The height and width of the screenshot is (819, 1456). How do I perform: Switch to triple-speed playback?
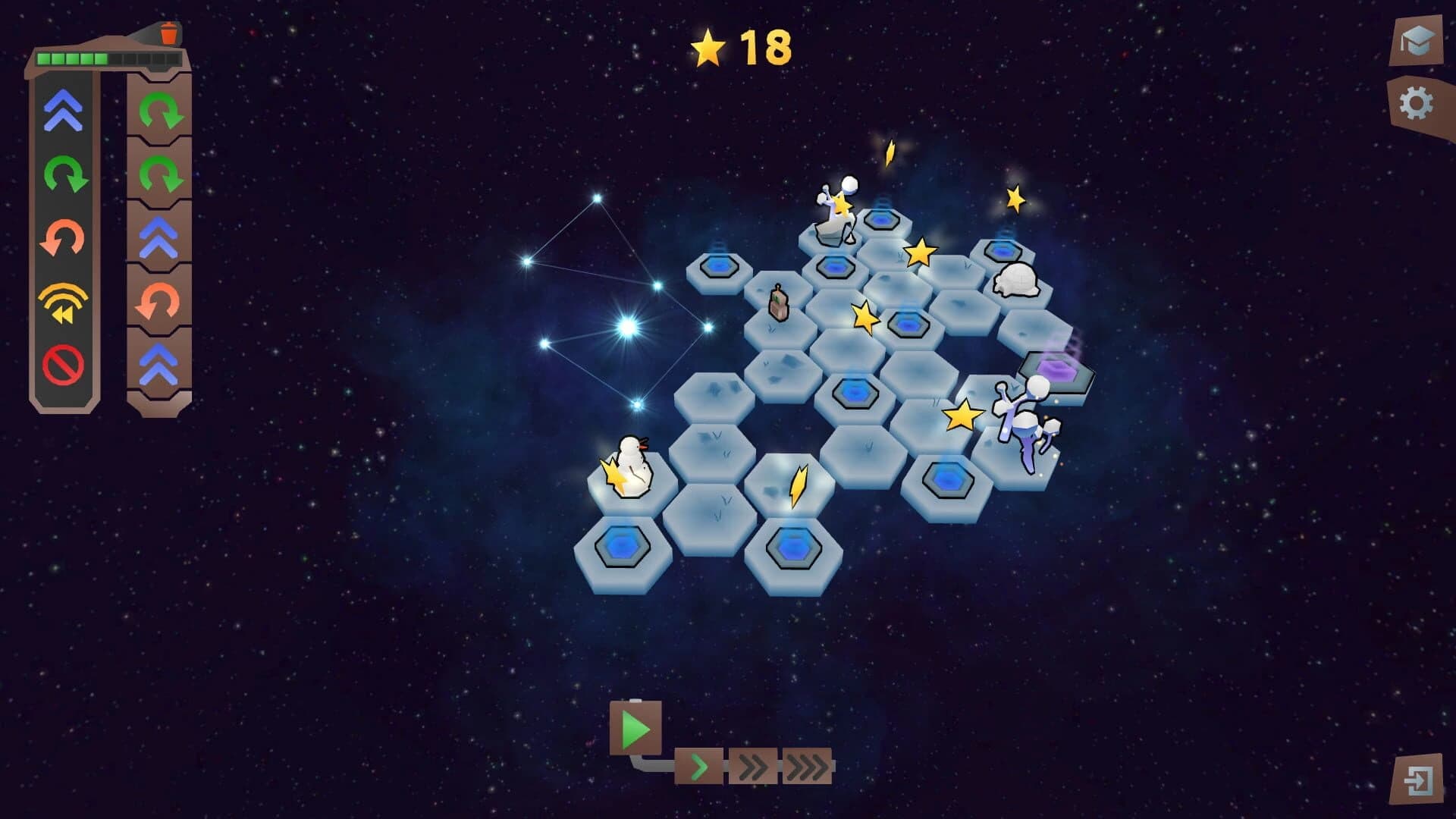pyautogui.click(x=806, y=768)
